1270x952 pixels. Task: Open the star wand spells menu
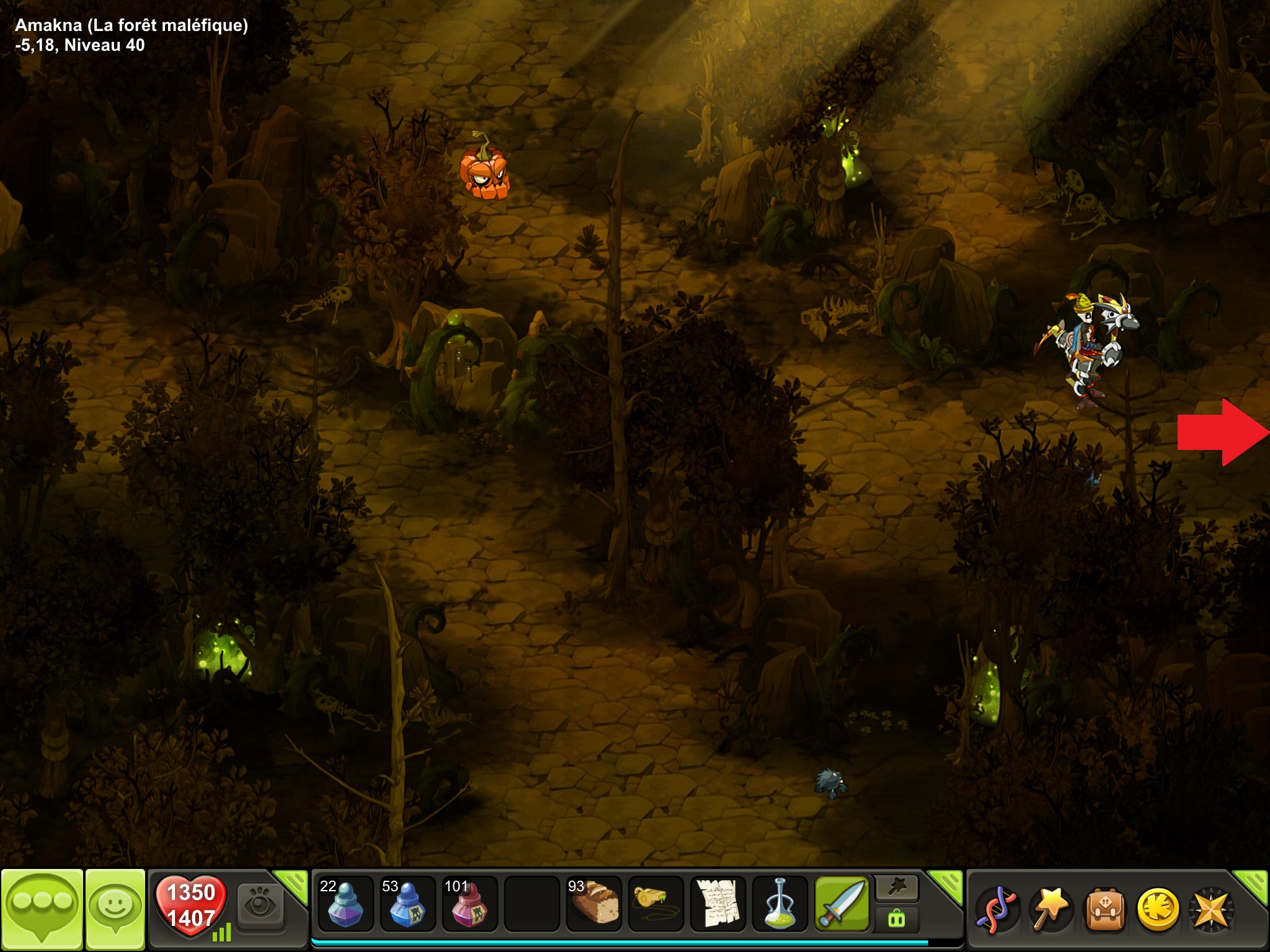click(x=1051, y=909)
